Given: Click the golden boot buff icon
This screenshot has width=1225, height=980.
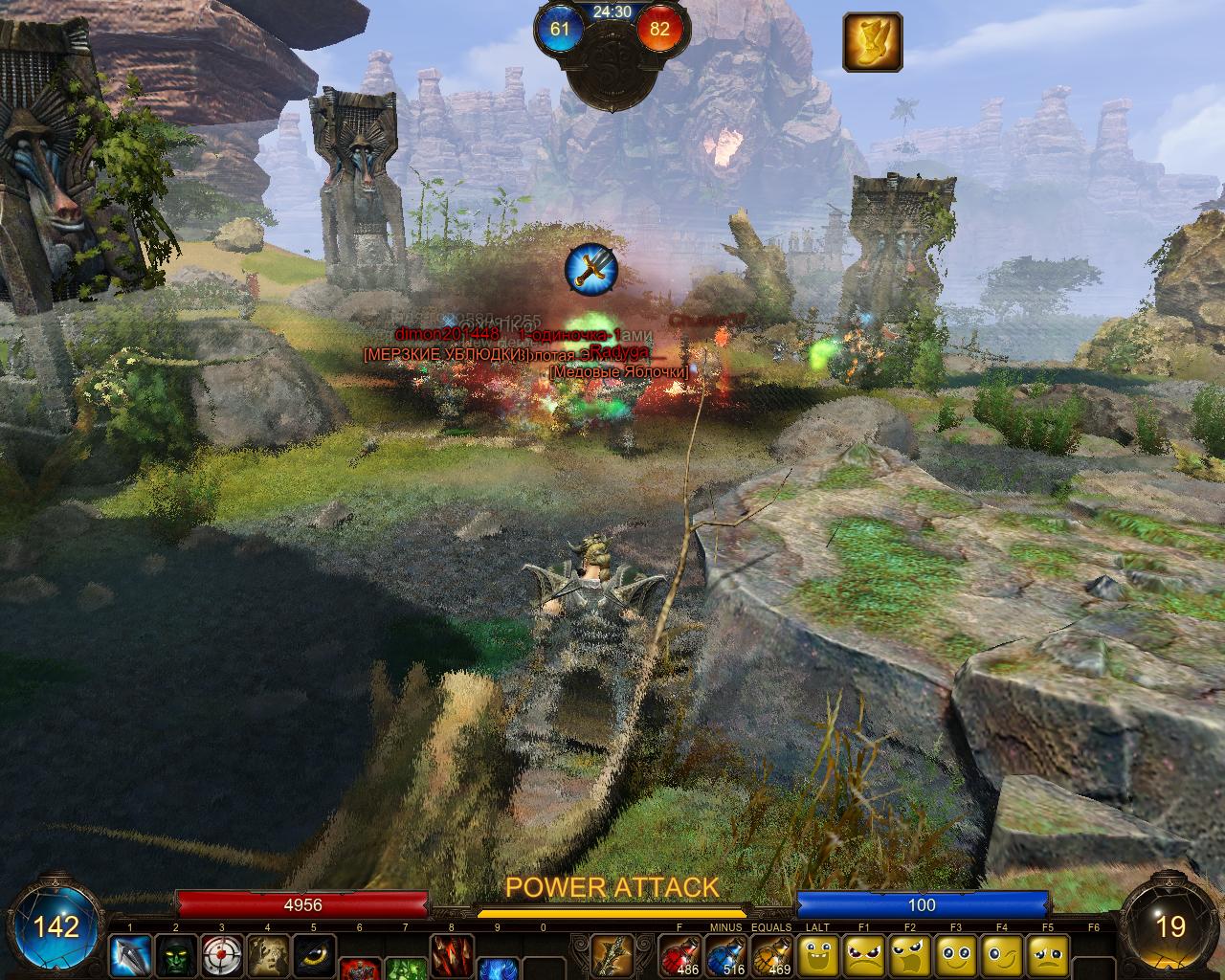Looking at the screenshot, I should click(x=872, y=42).
